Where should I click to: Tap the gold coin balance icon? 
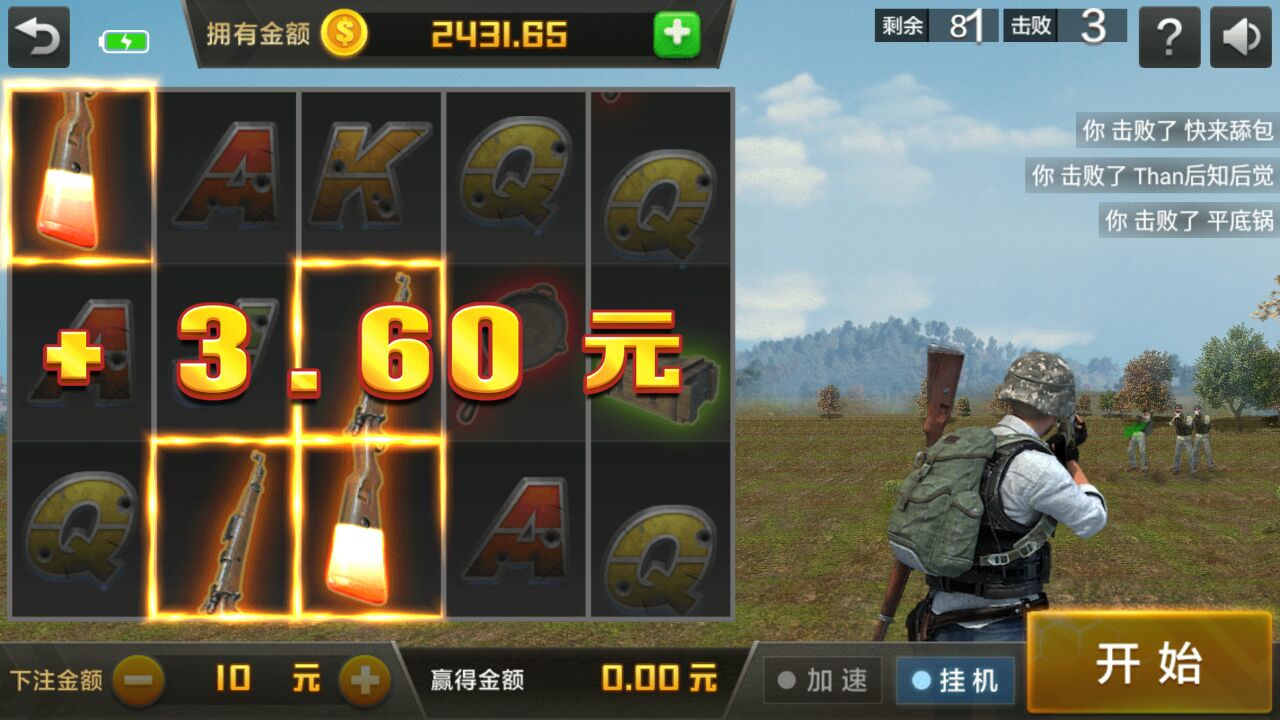(344, 32)
